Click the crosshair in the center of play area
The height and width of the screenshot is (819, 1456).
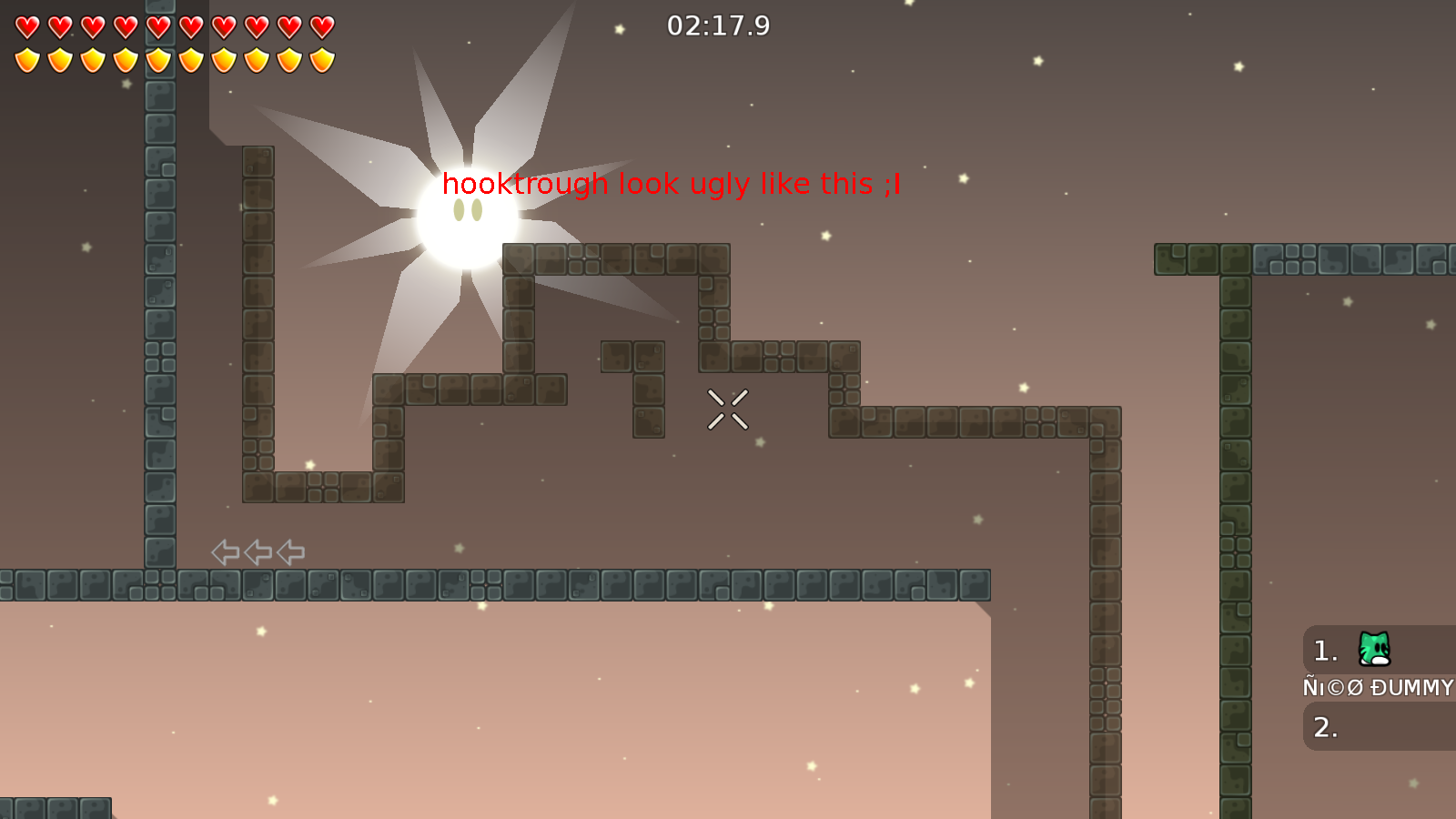[x=727, y=409]
